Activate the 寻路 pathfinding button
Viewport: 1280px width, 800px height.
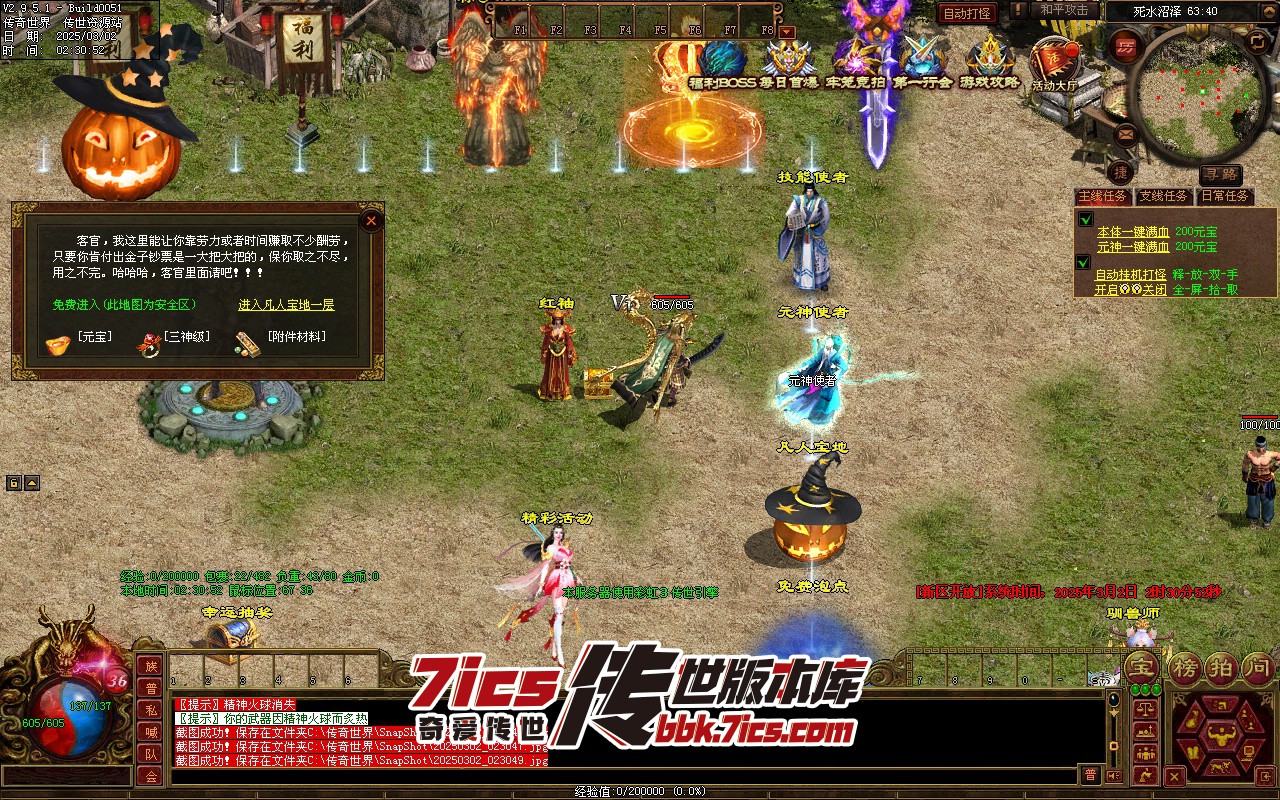(1220, 175)
